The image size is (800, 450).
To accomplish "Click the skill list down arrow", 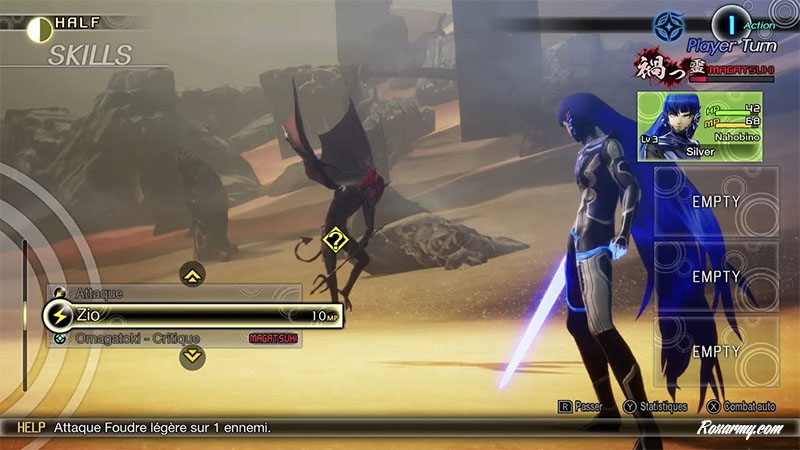I will coord(193,355).
